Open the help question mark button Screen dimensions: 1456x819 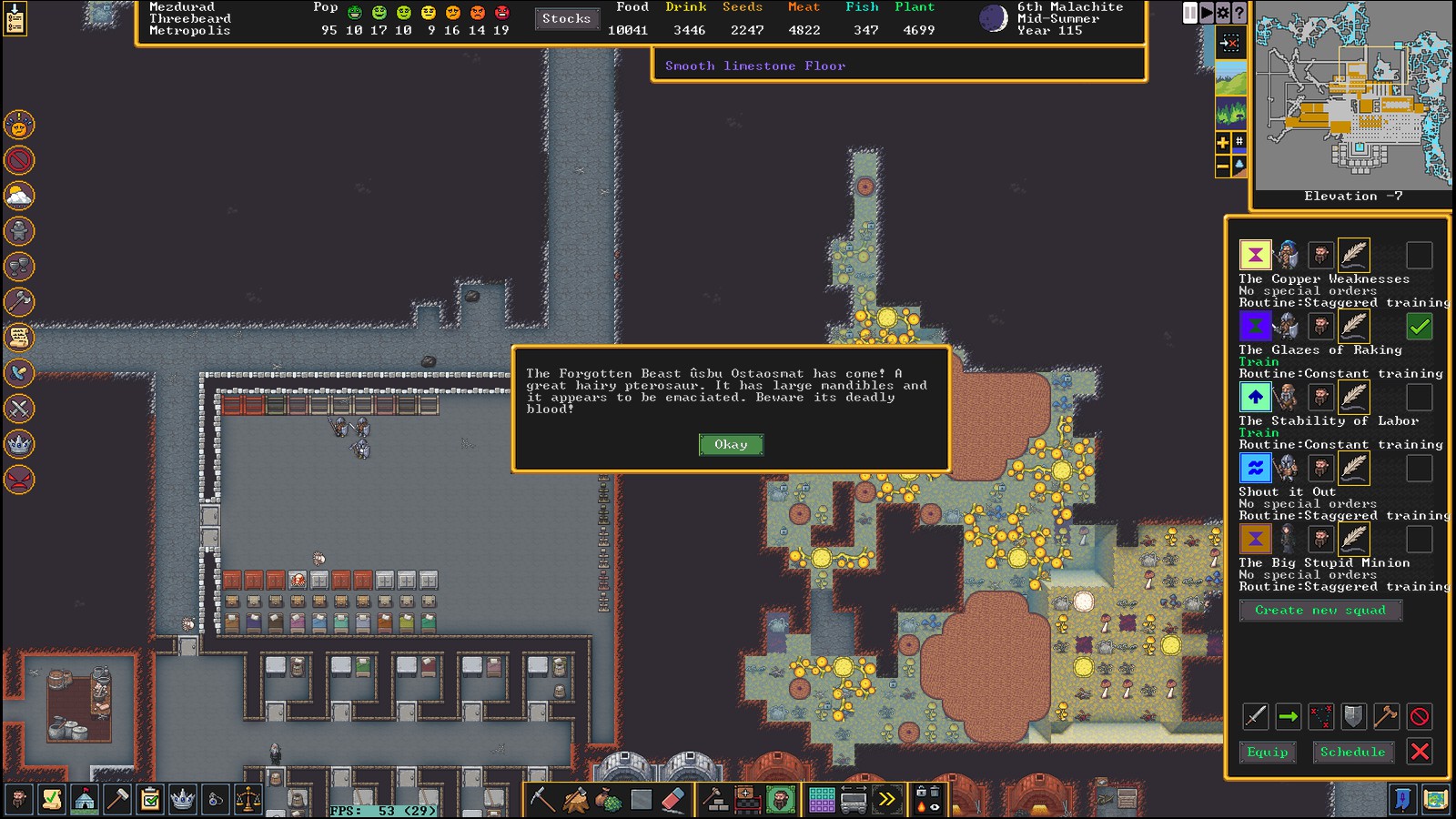coord(1239,13)
